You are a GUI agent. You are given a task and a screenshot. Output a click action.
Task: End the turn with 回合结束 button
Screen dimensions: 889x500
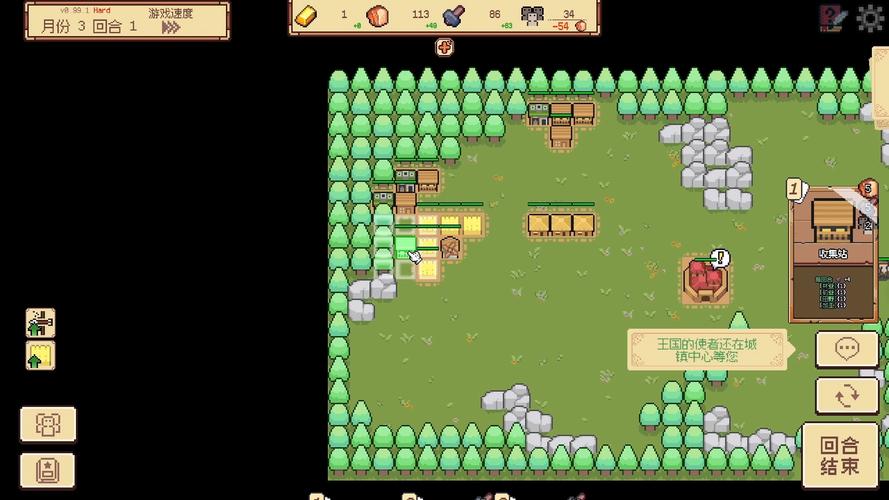(840, 457)
